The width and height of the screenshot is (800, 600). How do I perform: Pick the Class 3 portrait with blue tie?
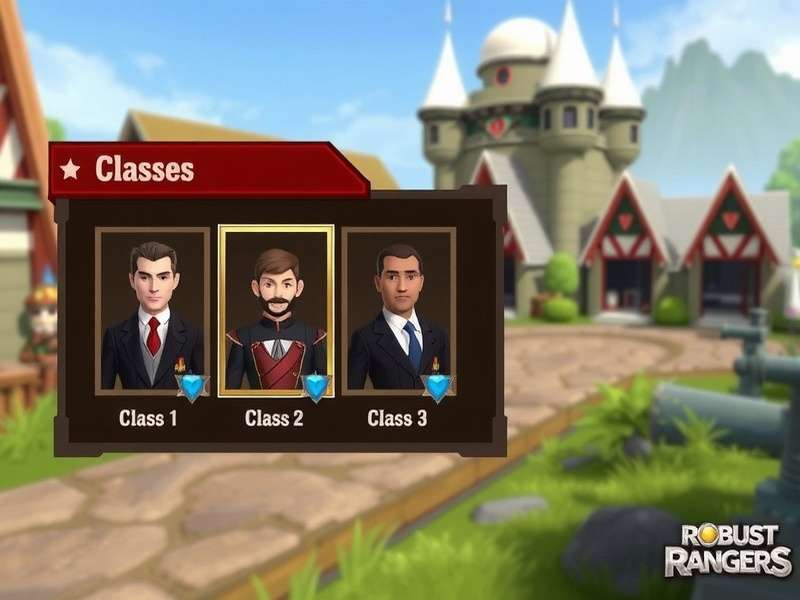398,311
